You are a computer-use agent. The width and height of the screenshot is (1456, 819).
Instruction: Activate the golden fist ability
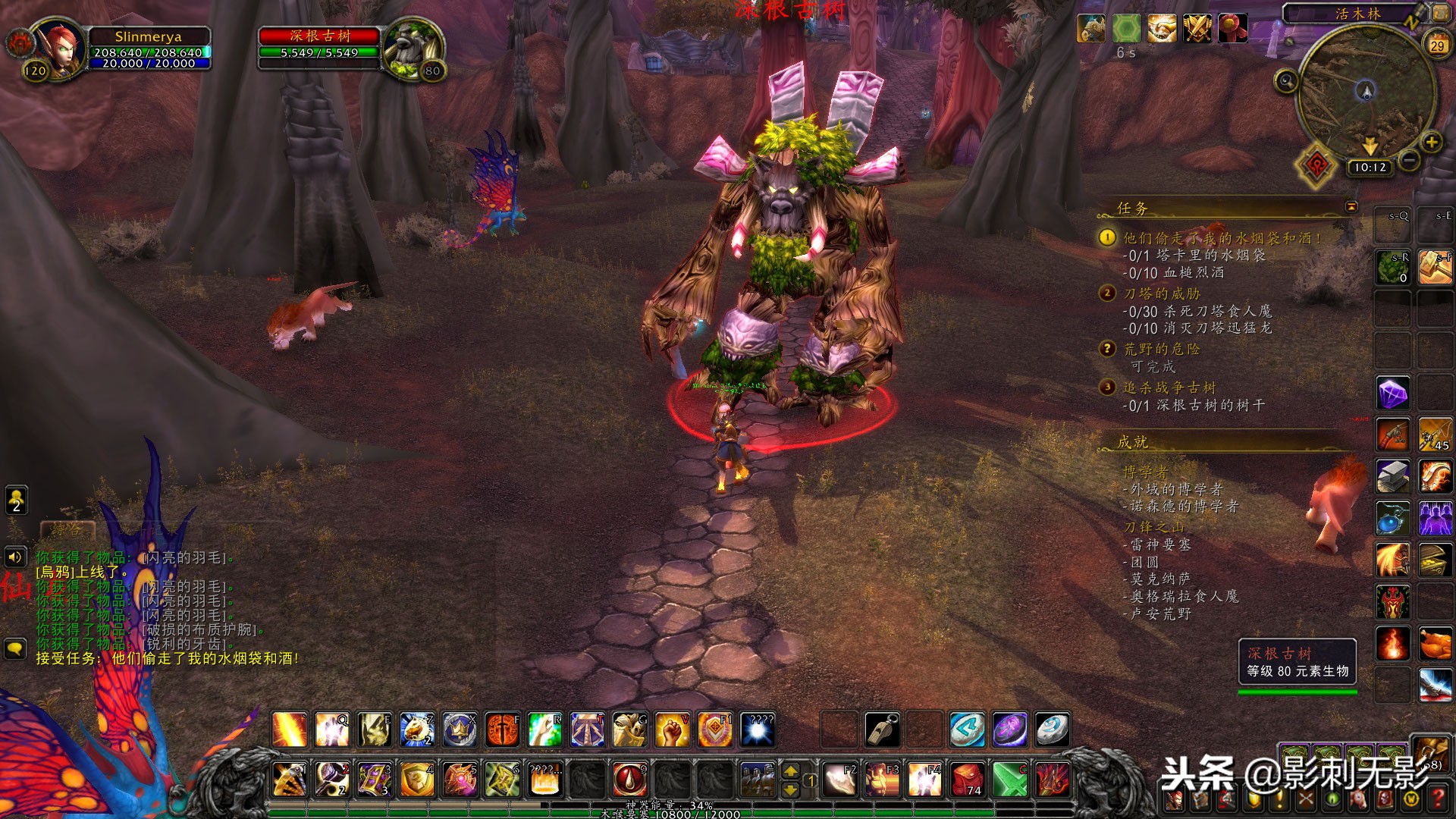click(671, 730)
